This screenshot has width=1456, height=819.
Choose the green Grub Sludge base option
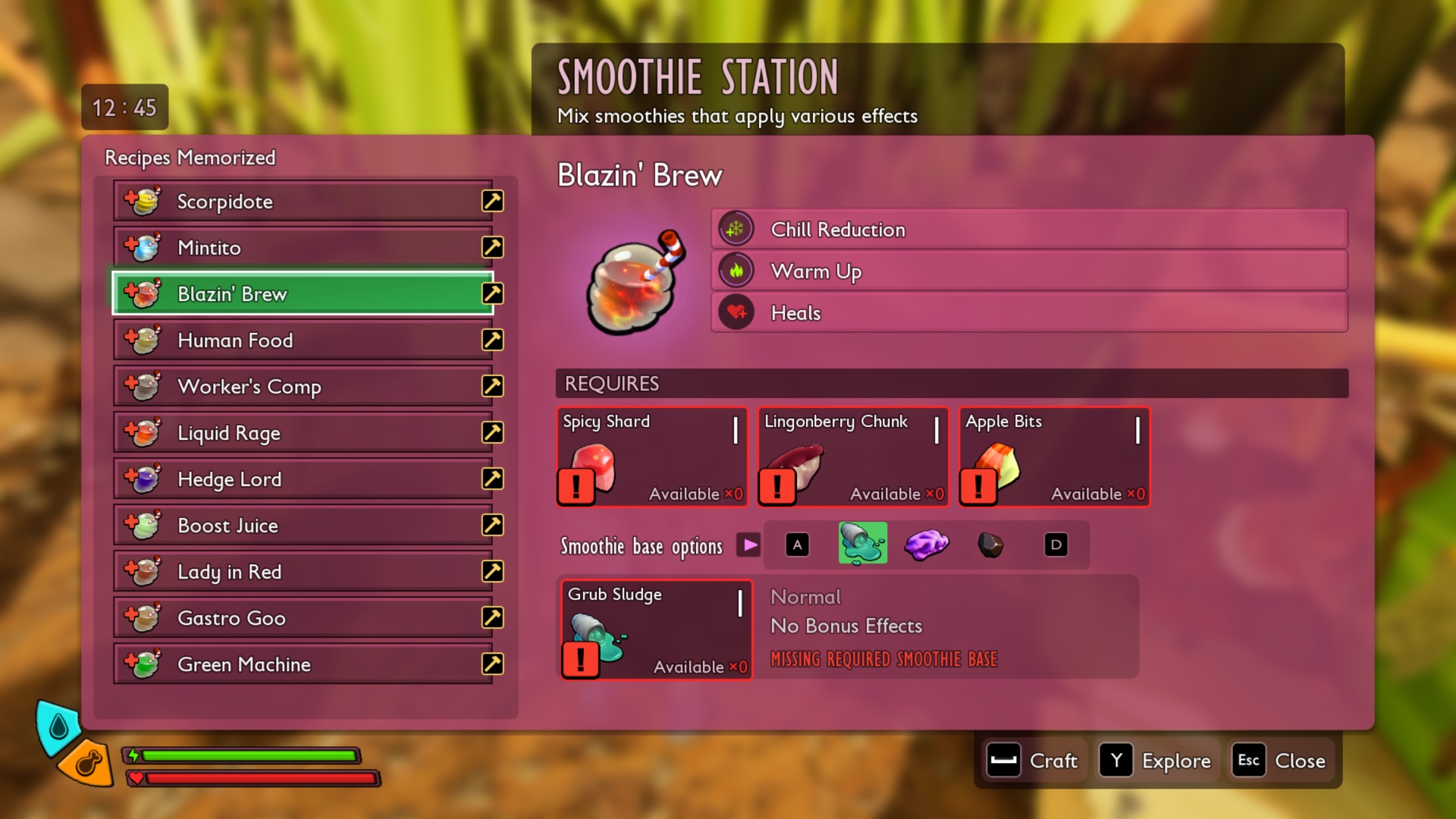pos(862,544)
